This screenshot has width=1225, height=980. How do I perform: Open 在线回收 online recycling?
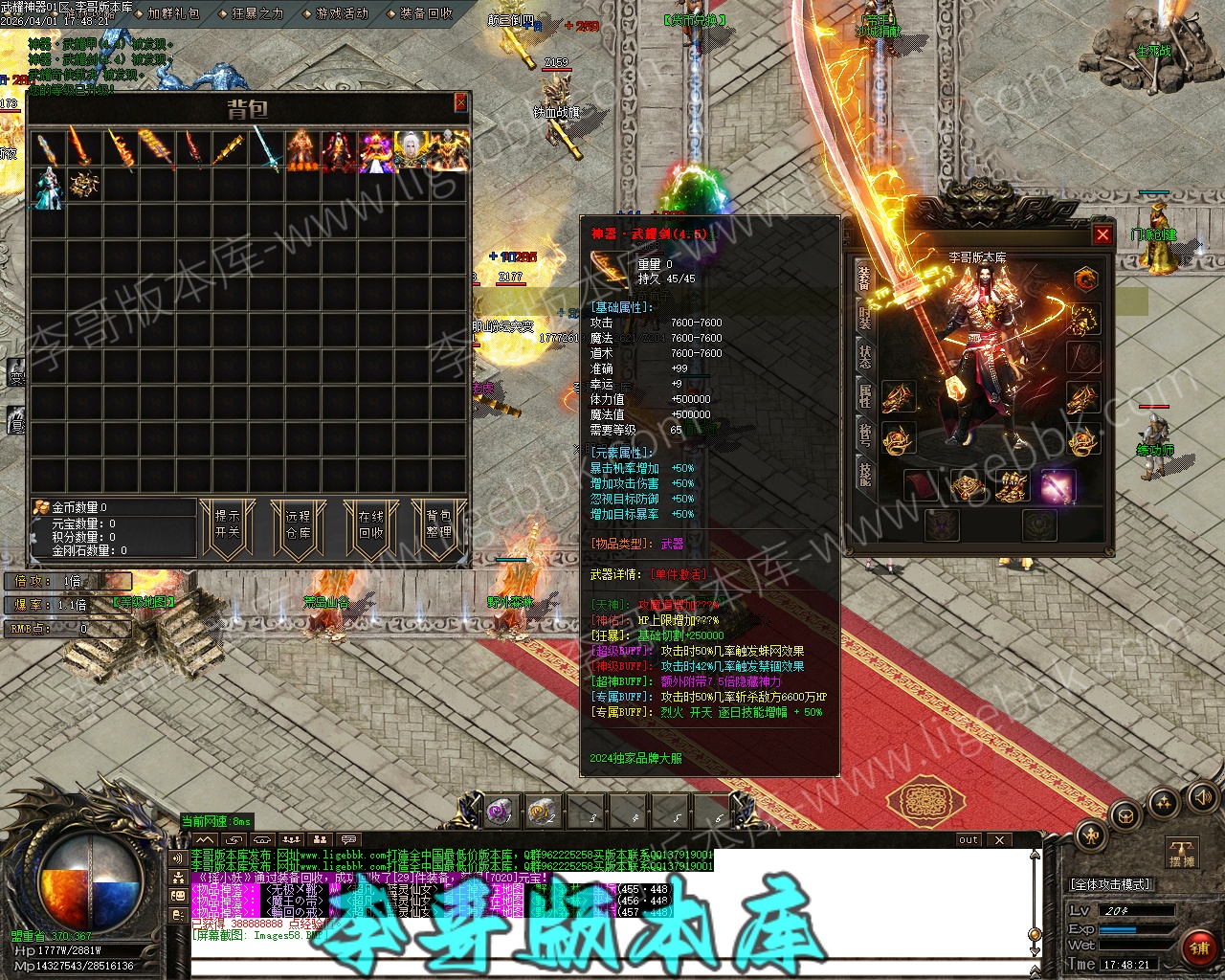pyautogui.click(x=370, y=524)
